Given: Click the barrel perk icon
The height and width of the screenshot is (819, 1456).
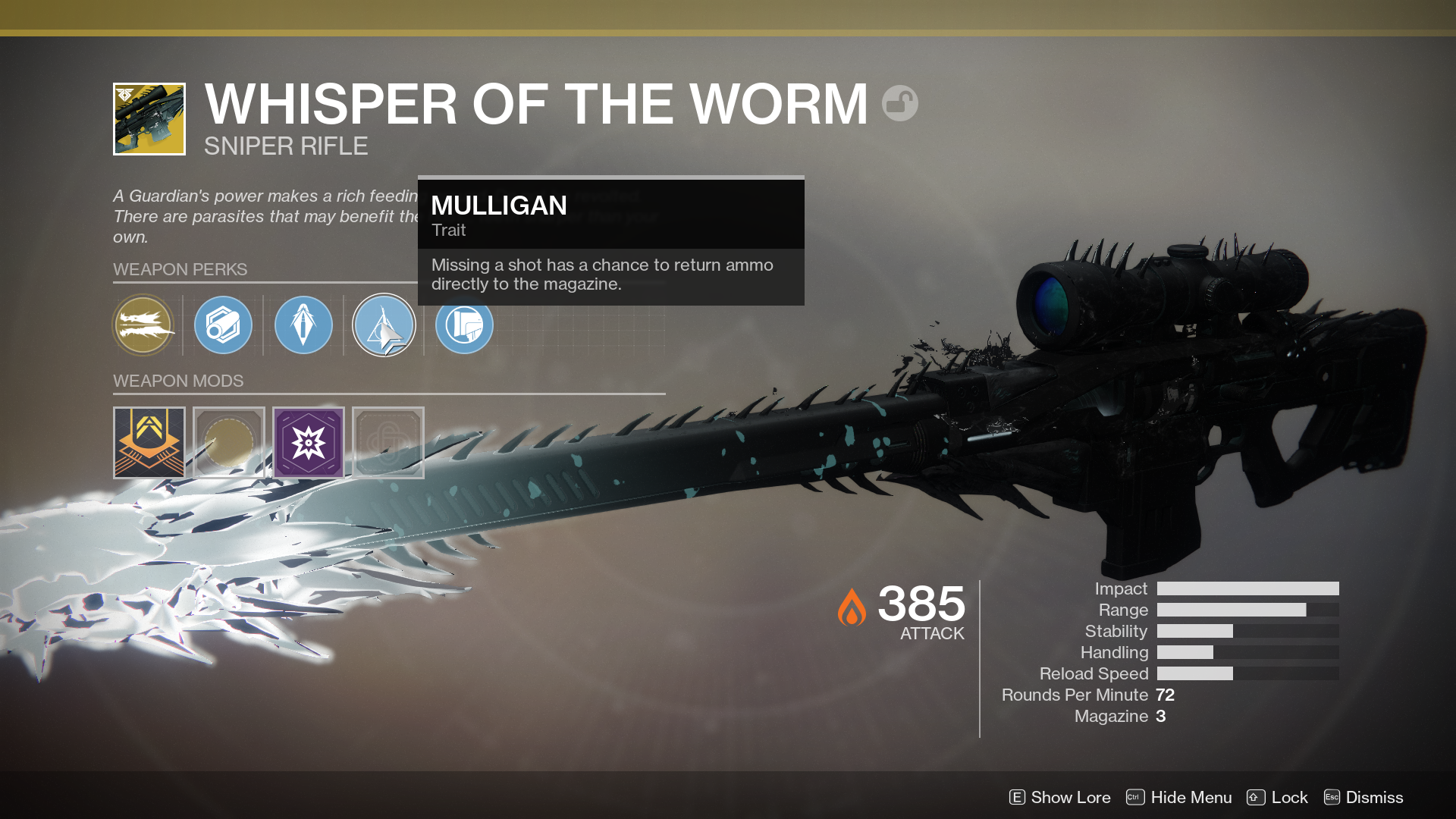Looking at the screenshot, I should pyautogui.click(x=223, y=325).
